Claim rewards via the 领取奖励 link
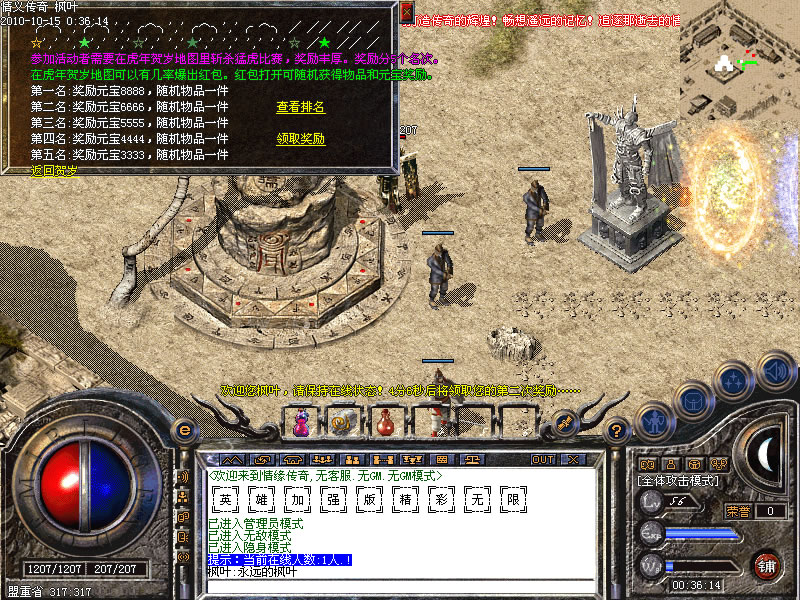800x600 pixels. pyautogui.click(x=300, y=139)
